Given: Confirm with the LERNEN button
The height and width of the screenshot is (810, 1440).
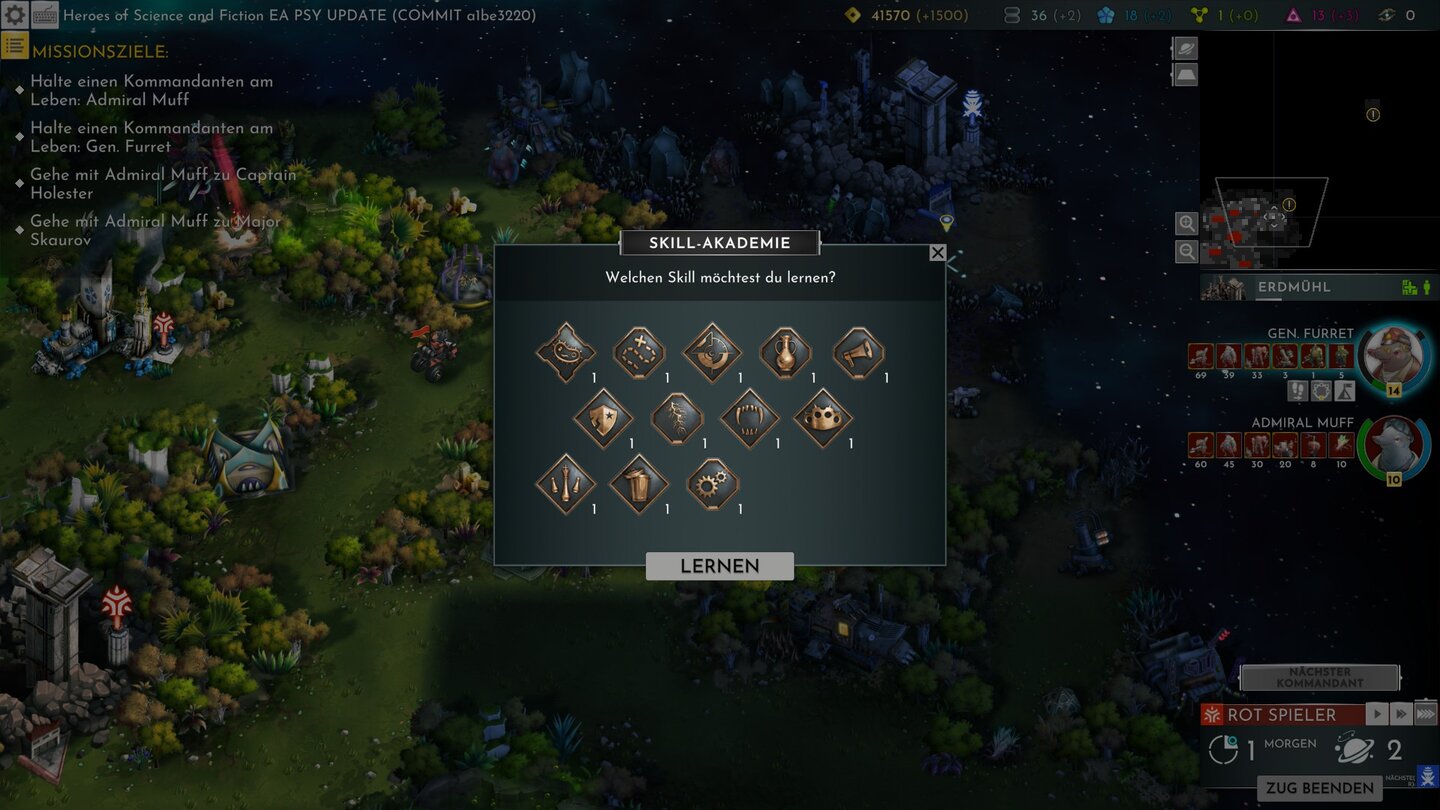Looking at the screenshot, I should (x=719, y=566).
